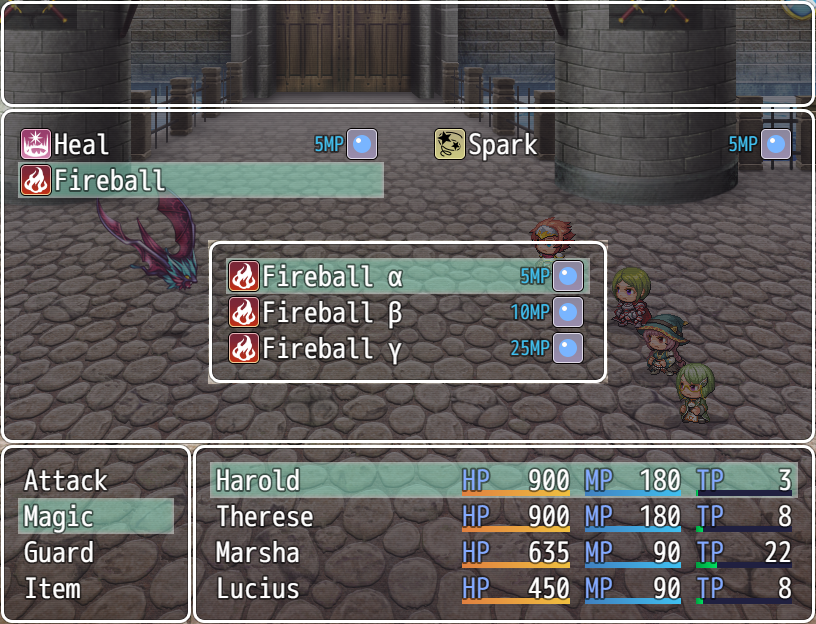Pick the Fireball γ spell
The image size is (816, 624).
(406, 349)
